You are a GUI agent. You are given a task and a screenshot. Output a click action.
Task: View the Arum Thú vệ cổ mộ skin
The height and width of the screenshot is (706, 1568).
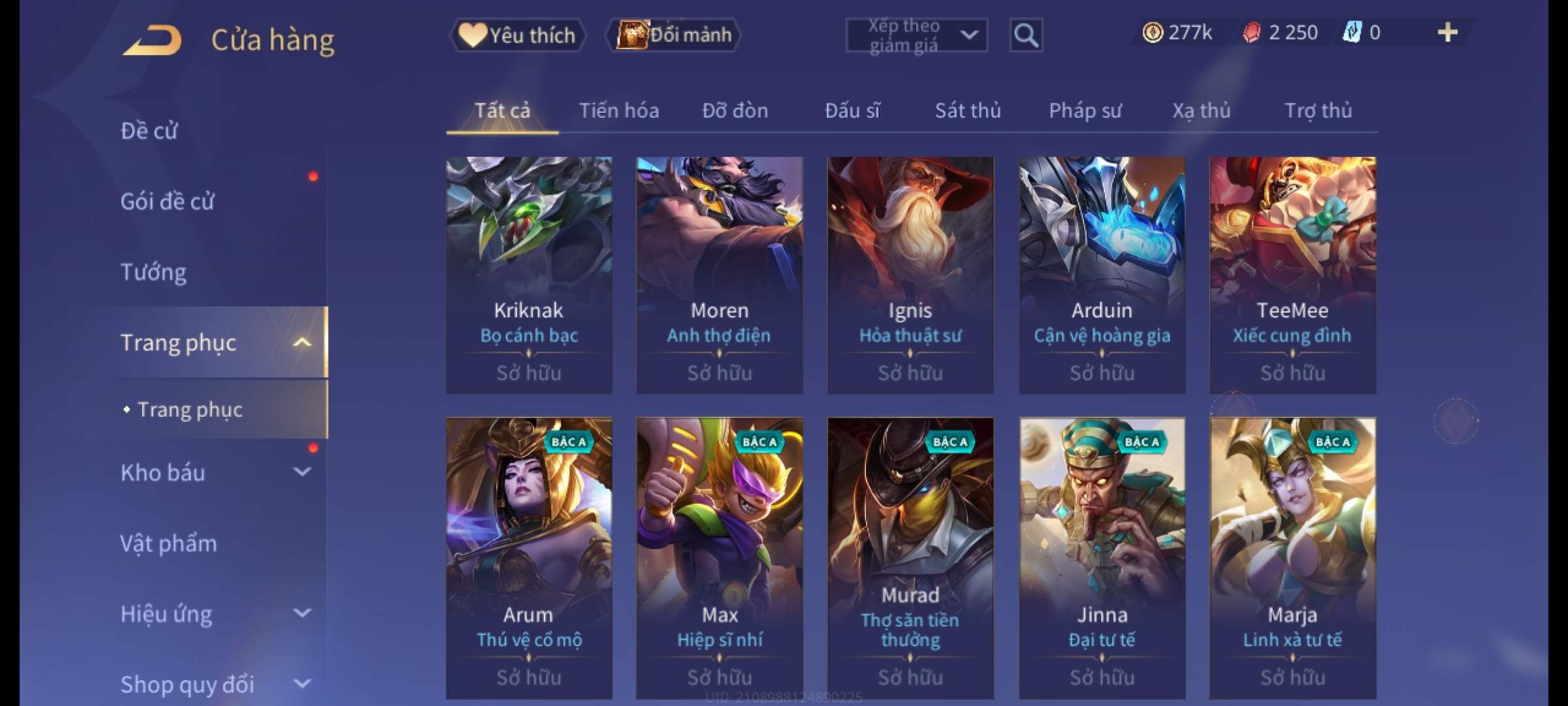(x=529, y=558)
